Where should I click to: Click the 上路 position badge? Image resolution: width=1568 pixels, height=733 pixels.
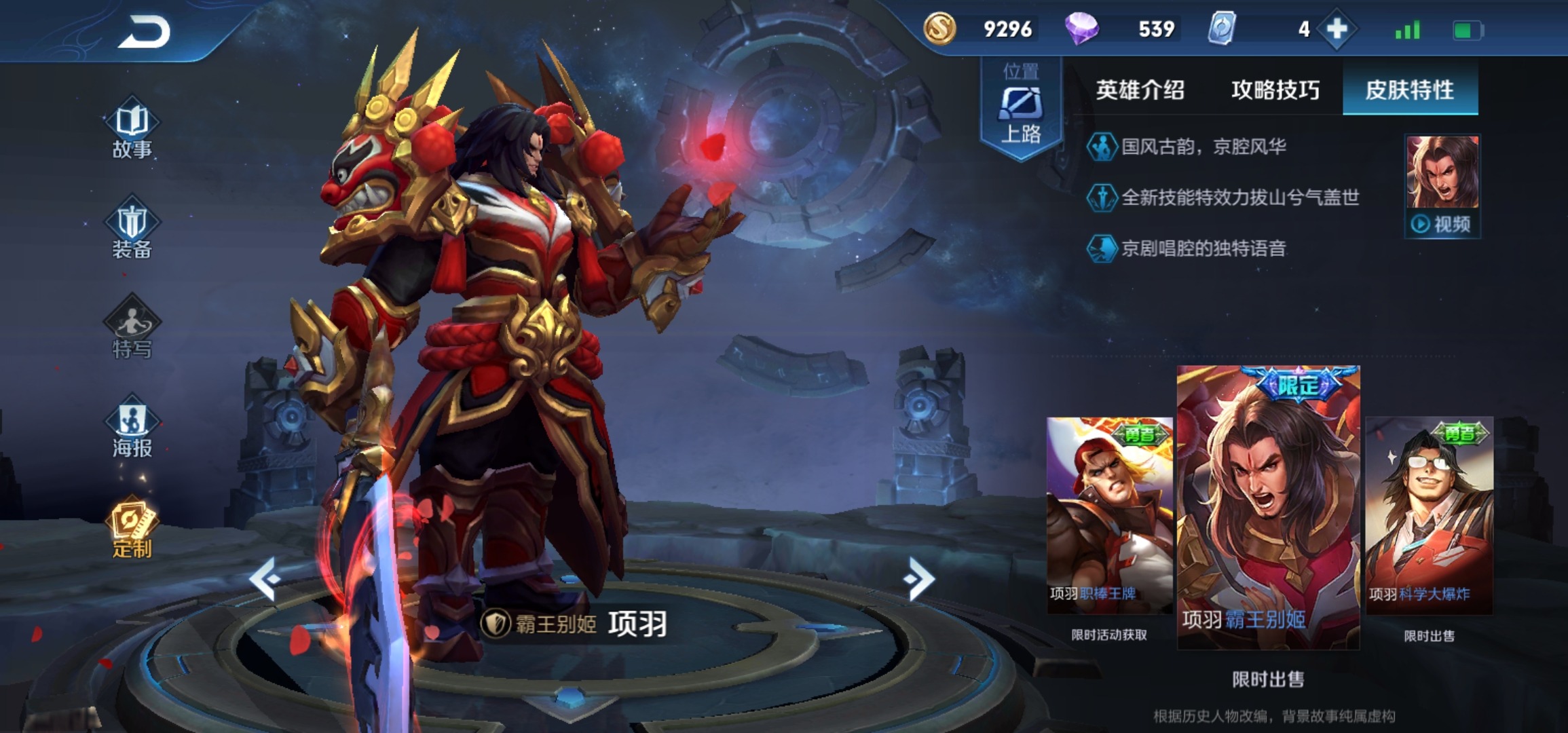point(1020,110)
